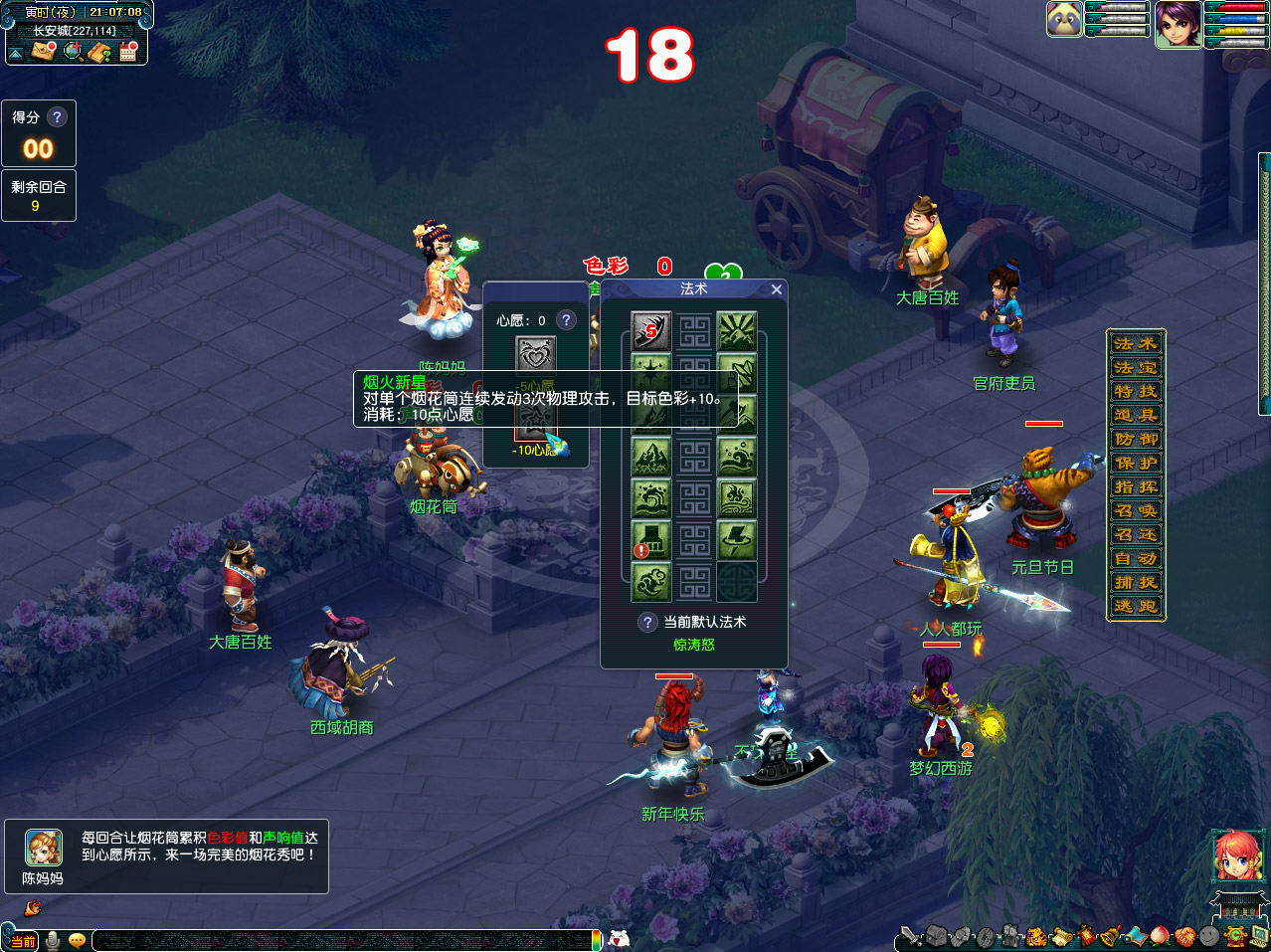Select the 召还 recall command
1271x952 pixels.
tap(1136, 534)
